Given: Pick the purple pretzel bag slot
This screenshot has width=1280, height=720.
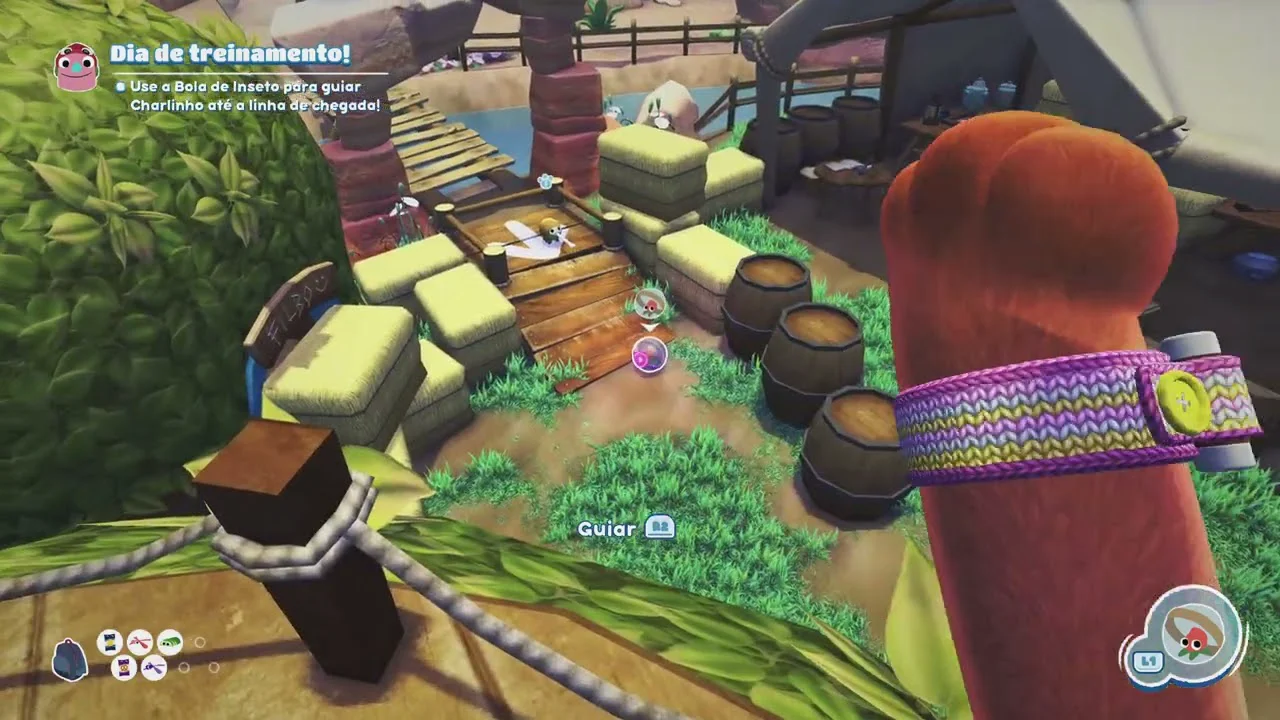Looking at the screenshot, I should (x=124, y=667).
